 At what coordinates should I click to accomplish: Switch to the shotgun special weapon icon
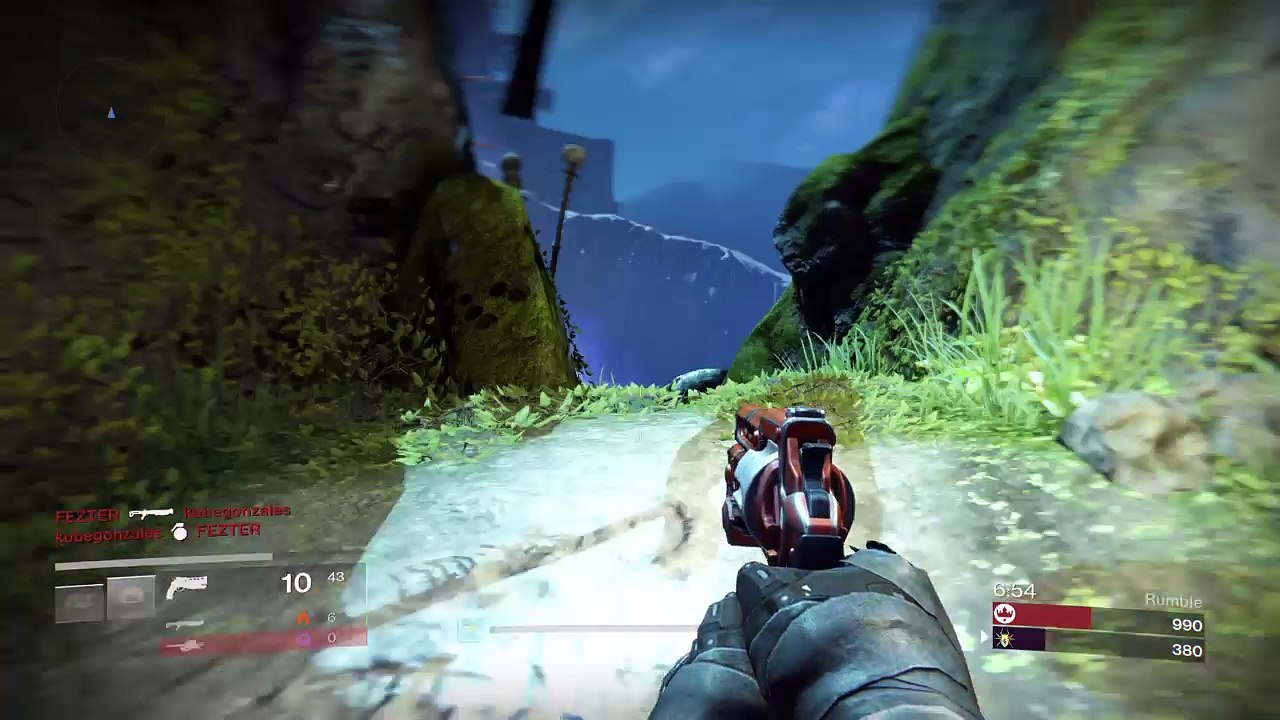184,624
